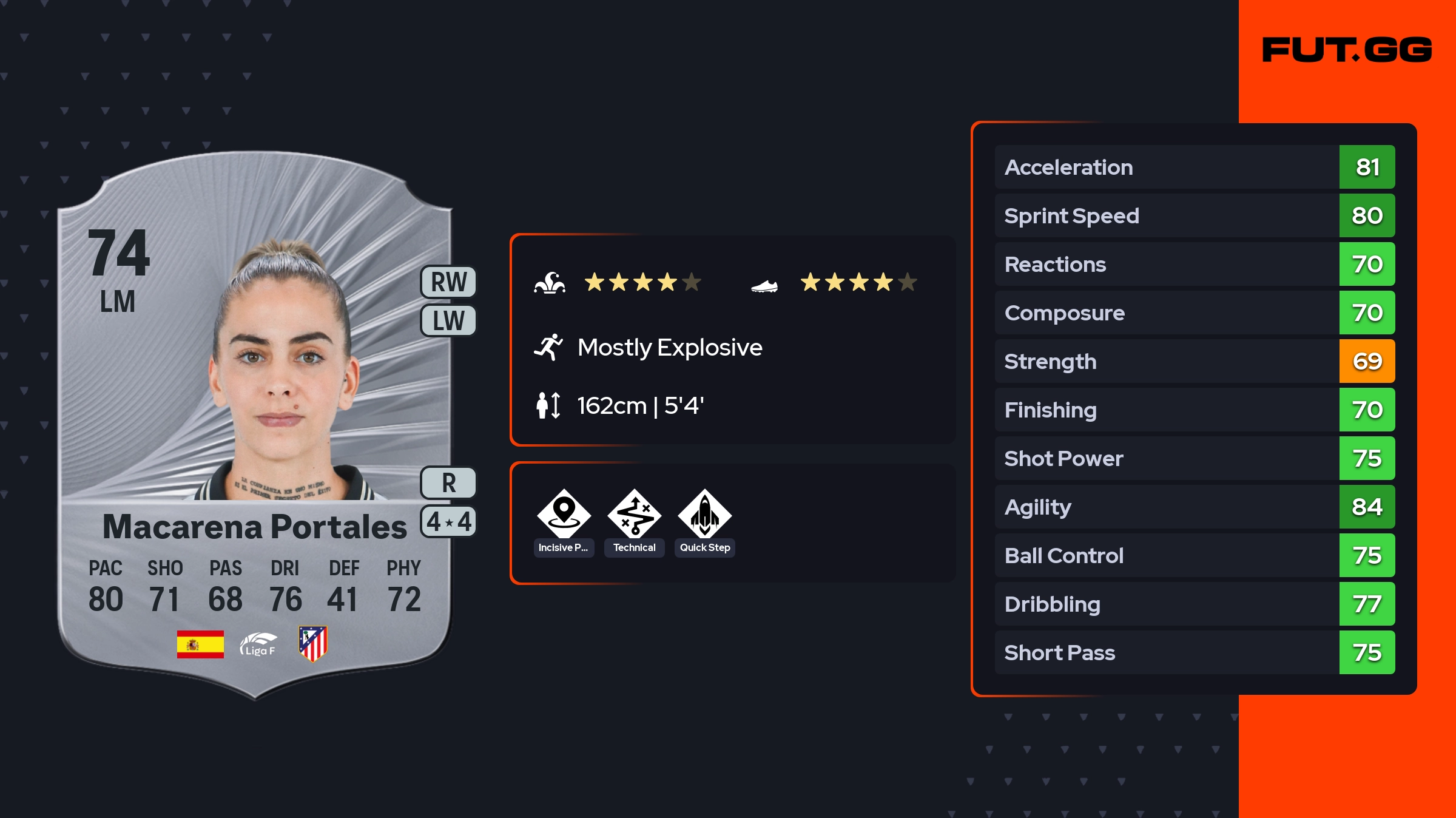Select the Technical playstyle icon
This screenshot has height=818, width=1456.
click(635, 515)
